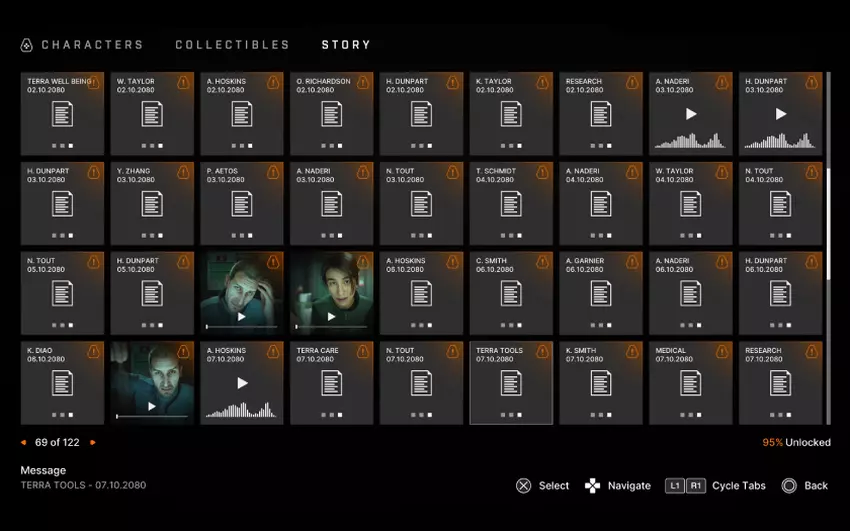The height and width of the screenshot is (531, 850).
Task: Select the Story tab
Action: (346, 45)
